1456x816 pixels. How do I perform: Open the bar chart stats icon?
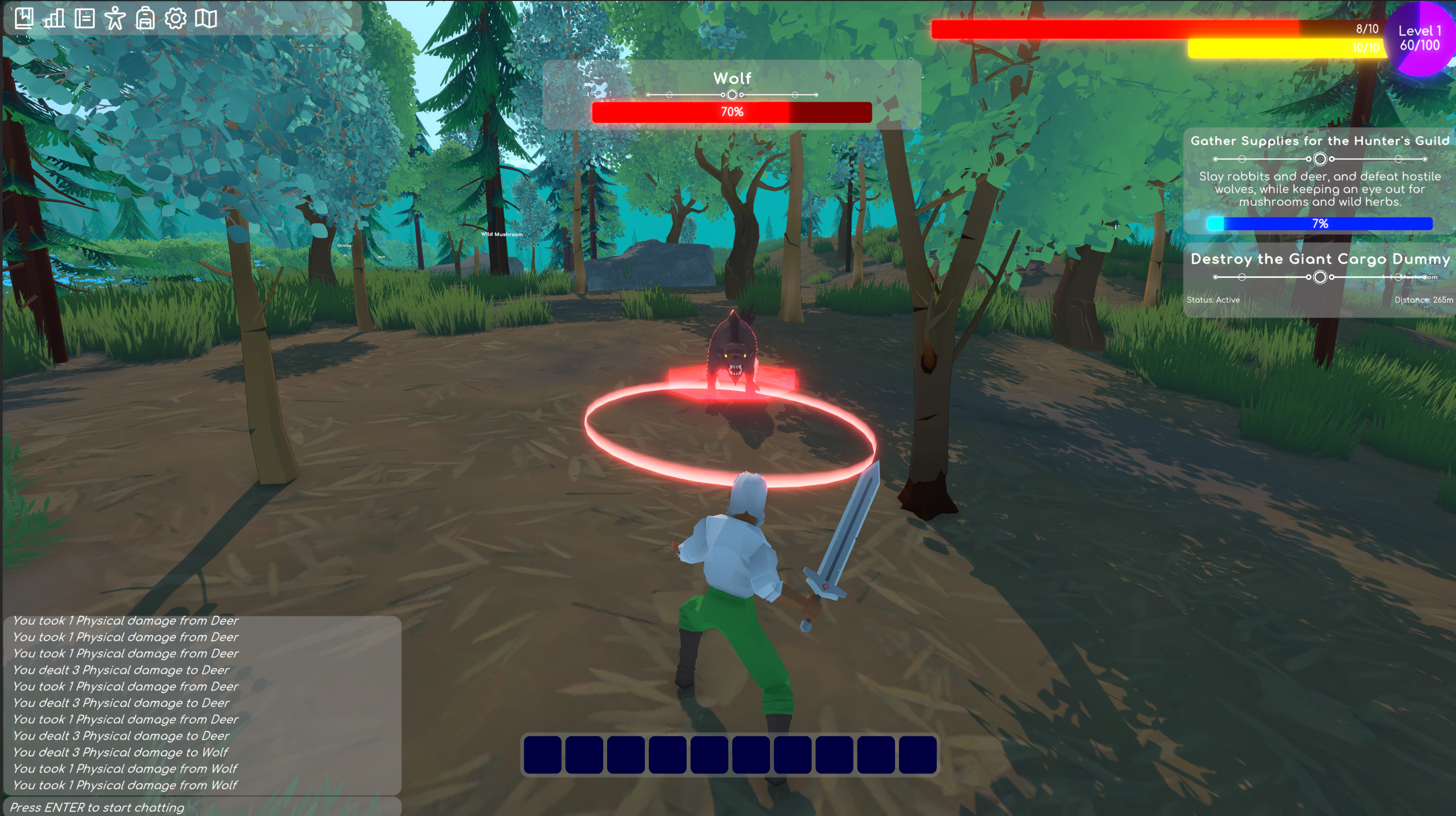click(x=54, y=18)
